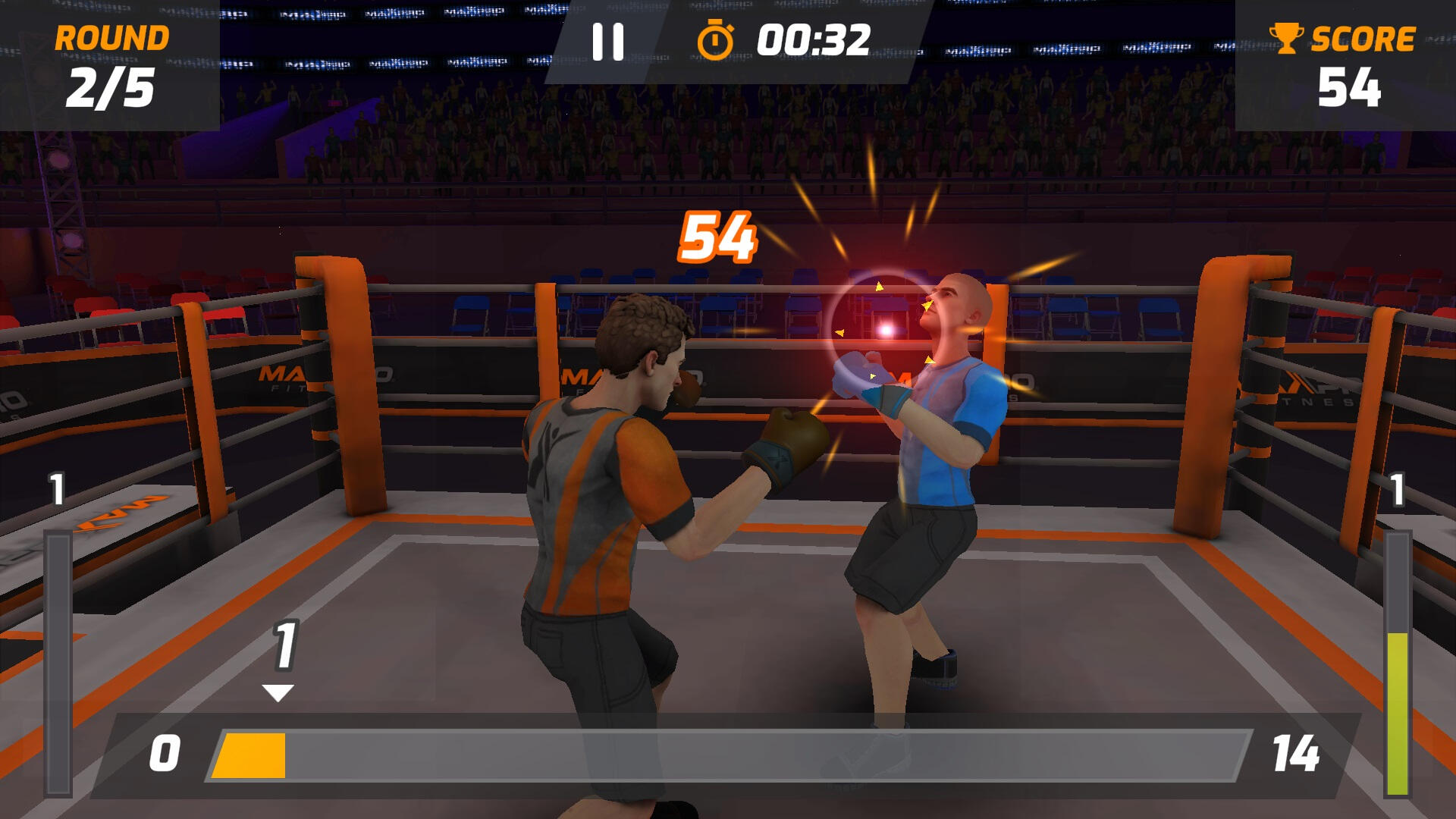Pause the boxing match

coord(607,42)
